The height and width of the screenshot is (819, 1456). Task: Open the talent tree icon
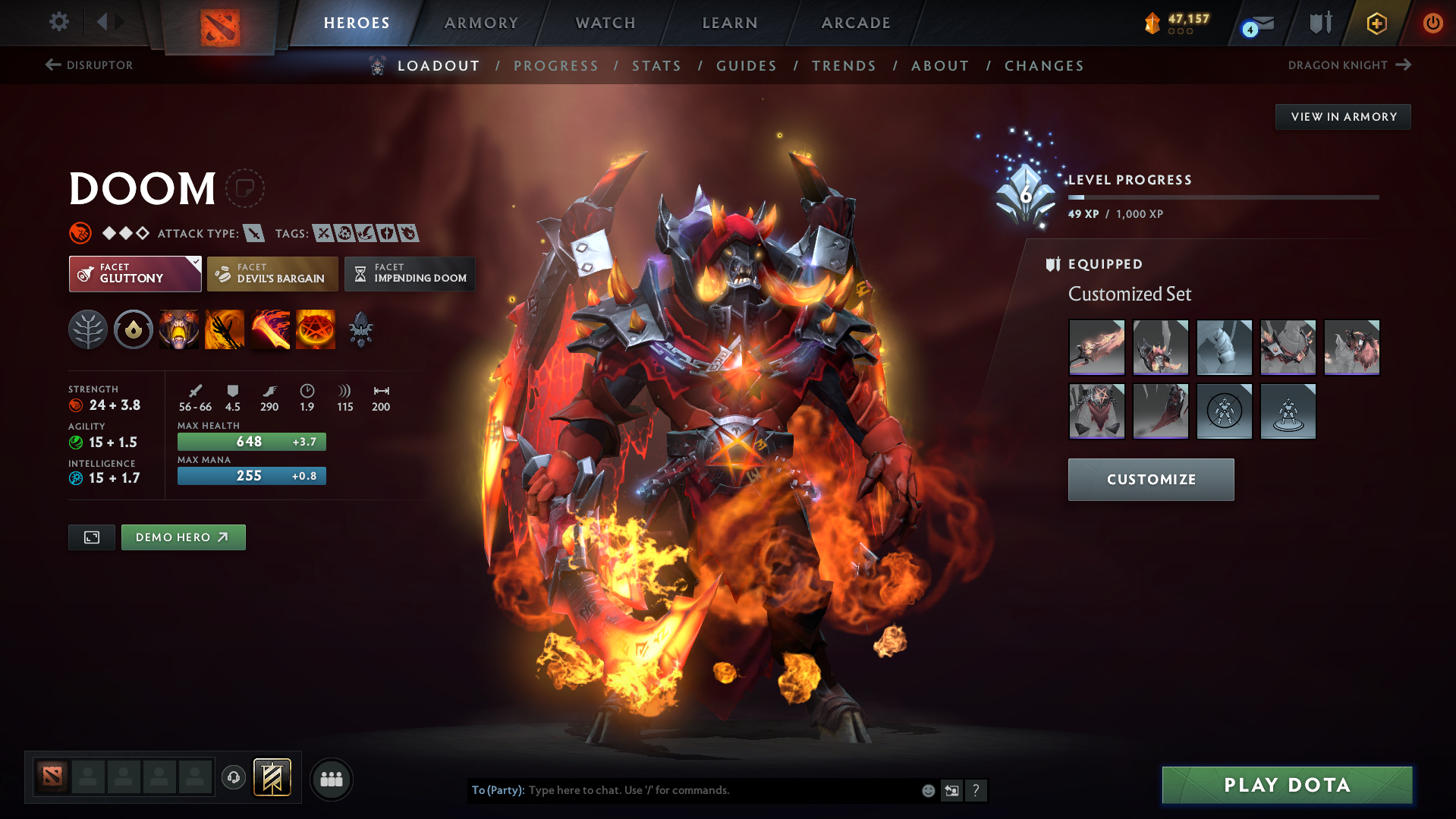pos(88,329)
